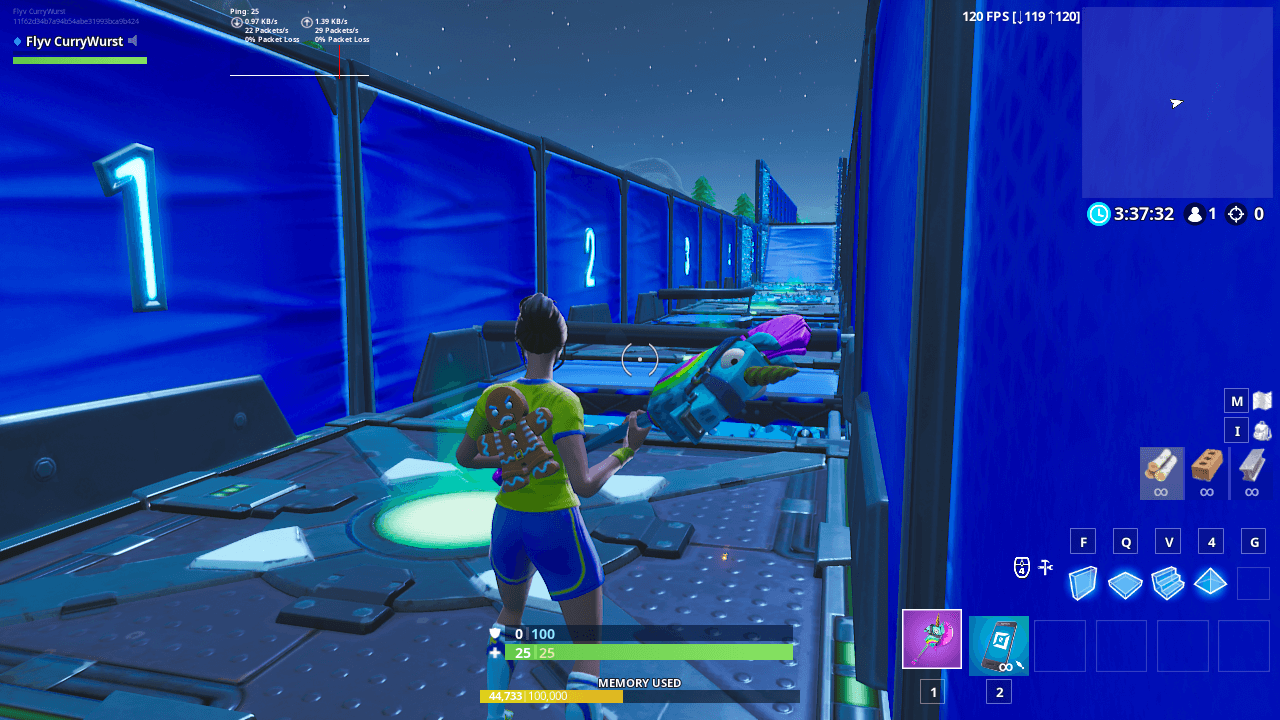Open the backpack inventory icon
The width and height of the screenshot is (1280, 720).
click(x=1260, y=430)
